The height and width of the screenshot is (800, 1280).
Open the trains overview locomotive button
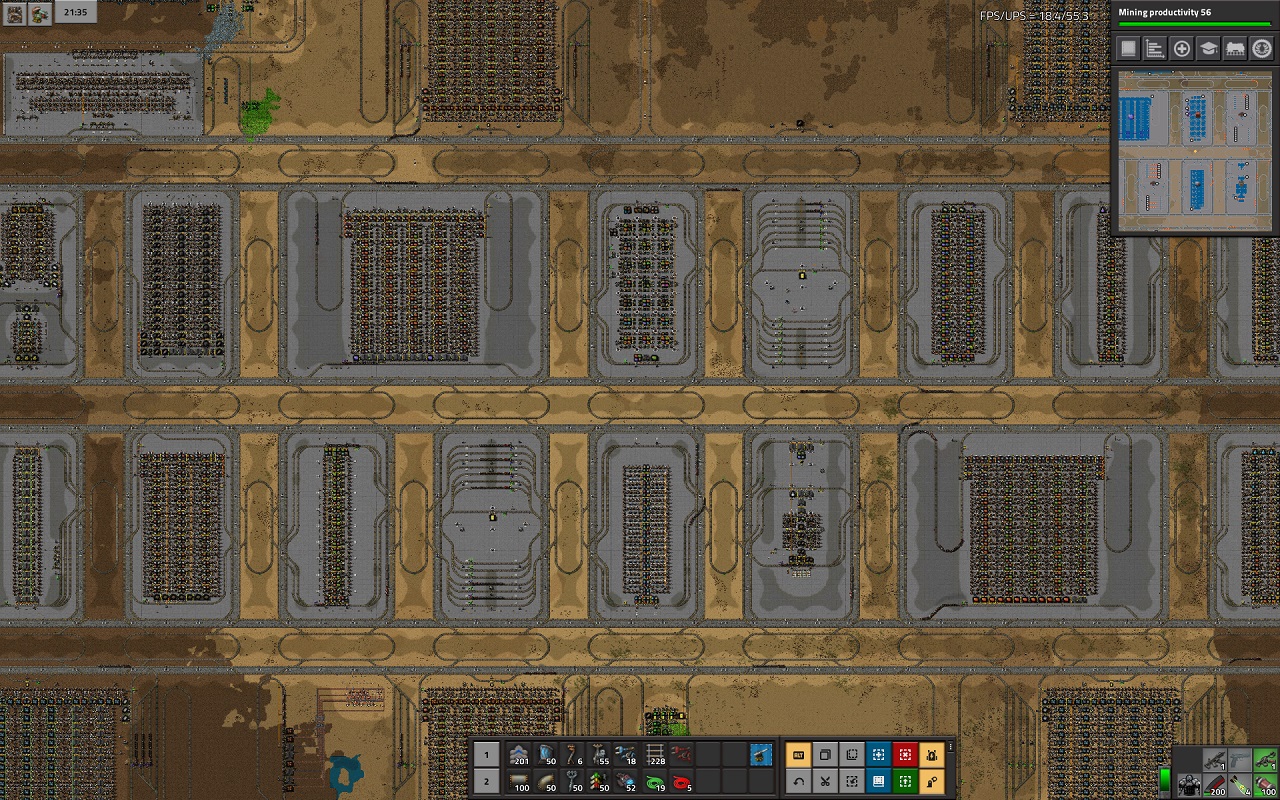(x=1235, y=48)
